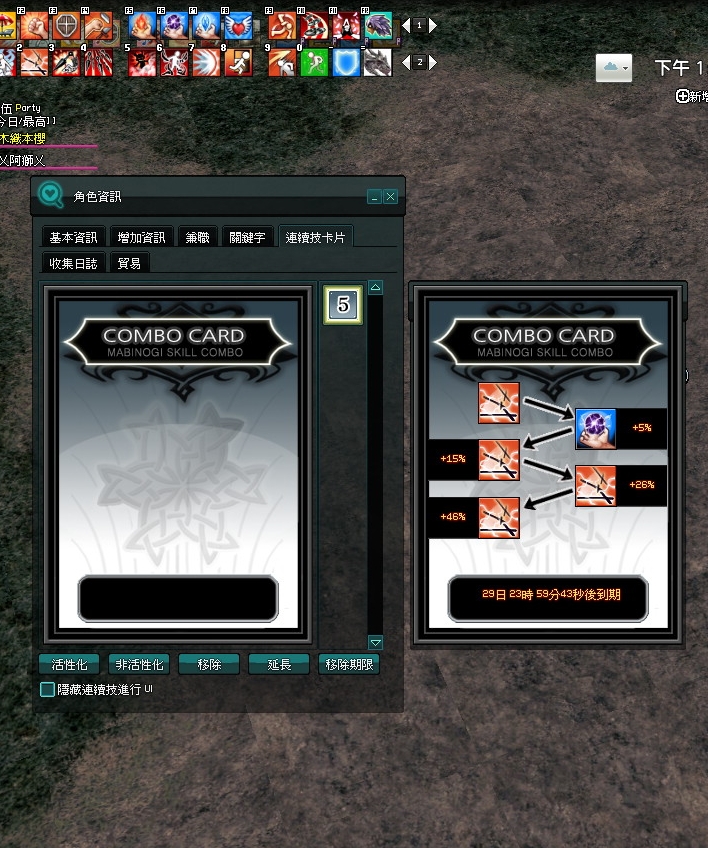Screen dimensions: 708x848
Task: Click the card list scroll-up arrow
Action: point(376,288)
